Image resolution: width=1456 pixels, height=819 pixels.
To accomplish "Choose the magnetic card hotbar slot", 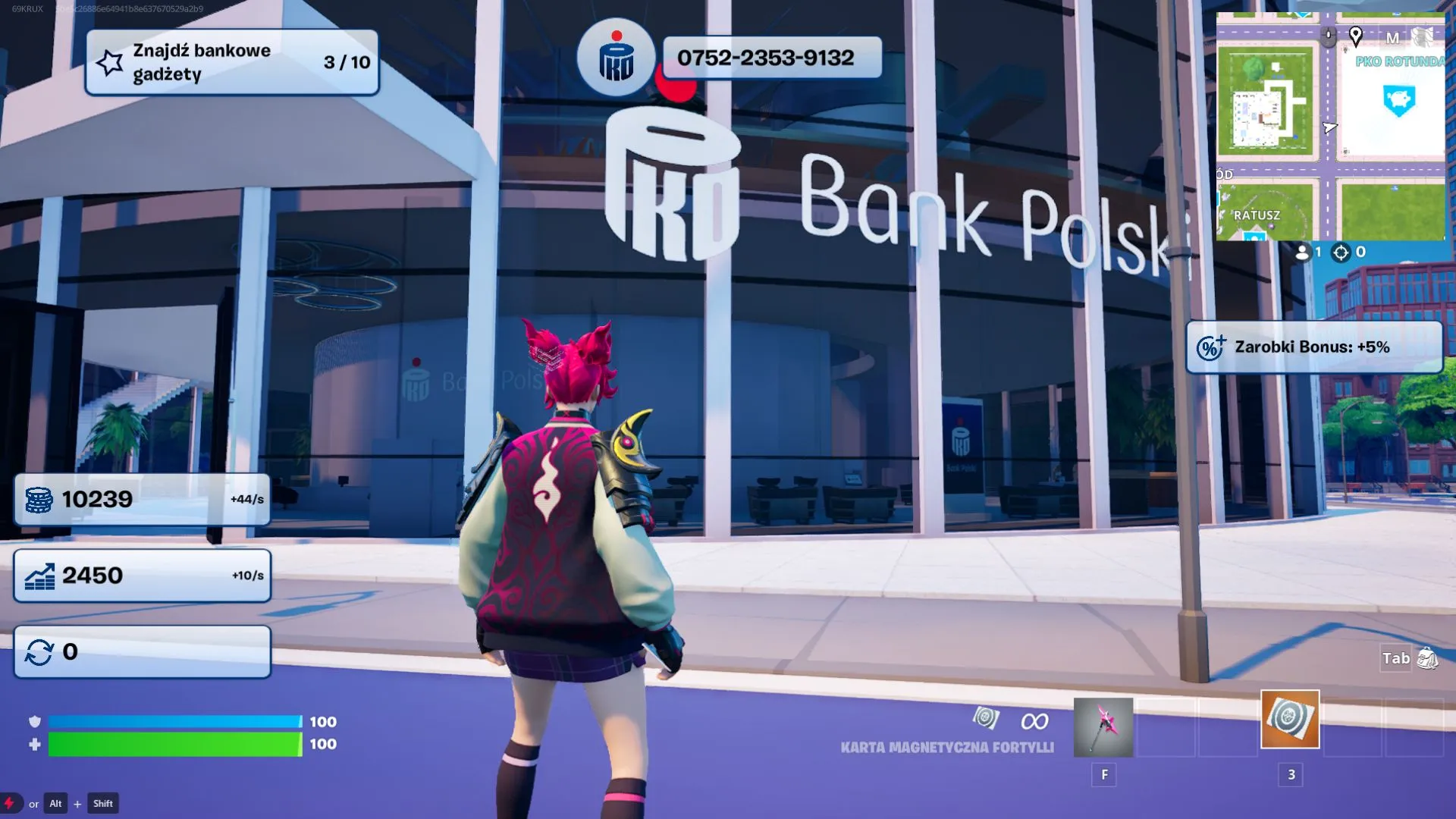I will [1290, 719].
